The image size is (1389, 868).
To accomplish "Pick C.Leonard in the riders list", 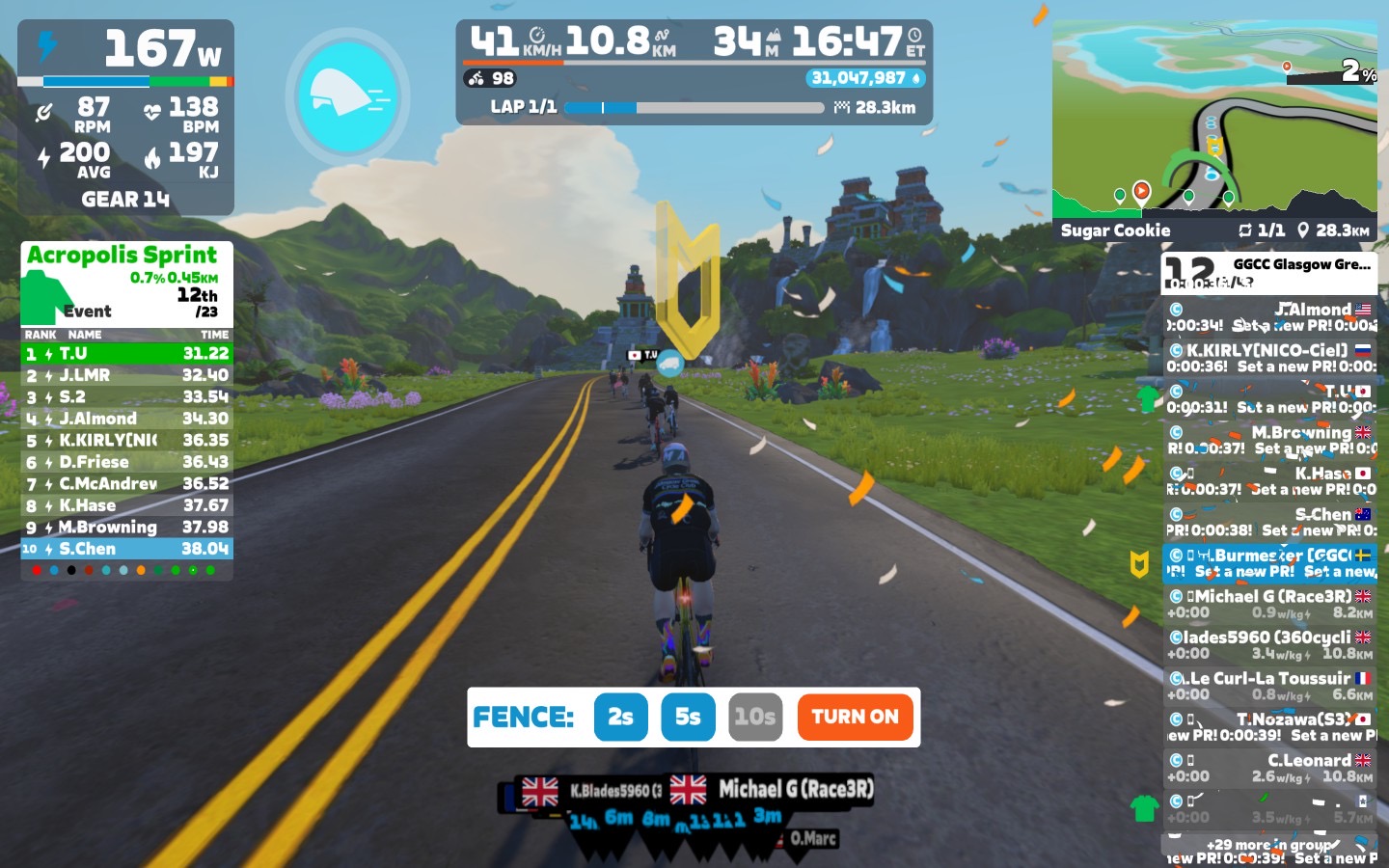I will click(1269, 768).
